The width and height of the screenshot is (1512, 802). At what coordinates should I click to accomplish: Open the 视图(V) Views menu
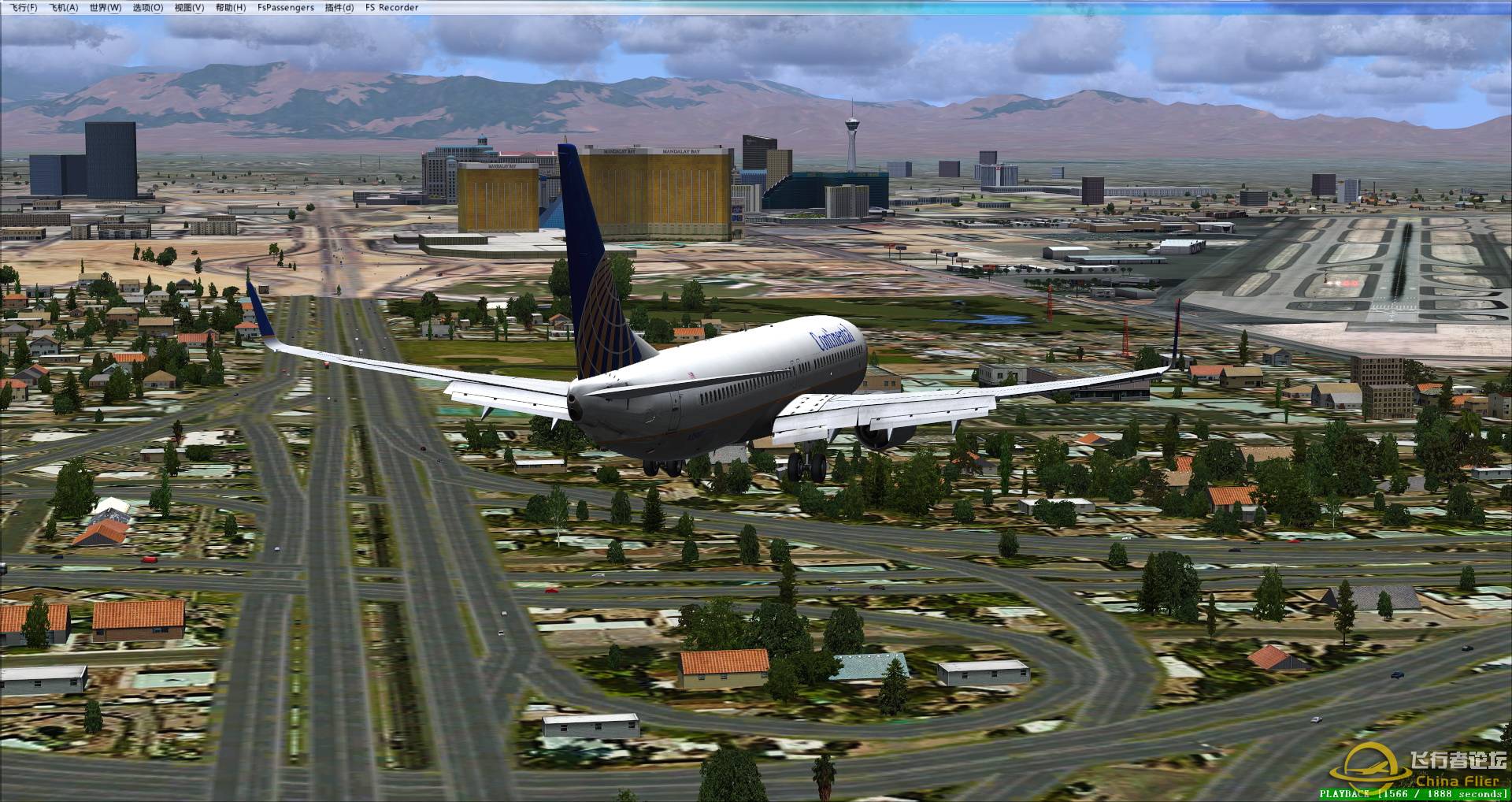[x=189, y=8]
